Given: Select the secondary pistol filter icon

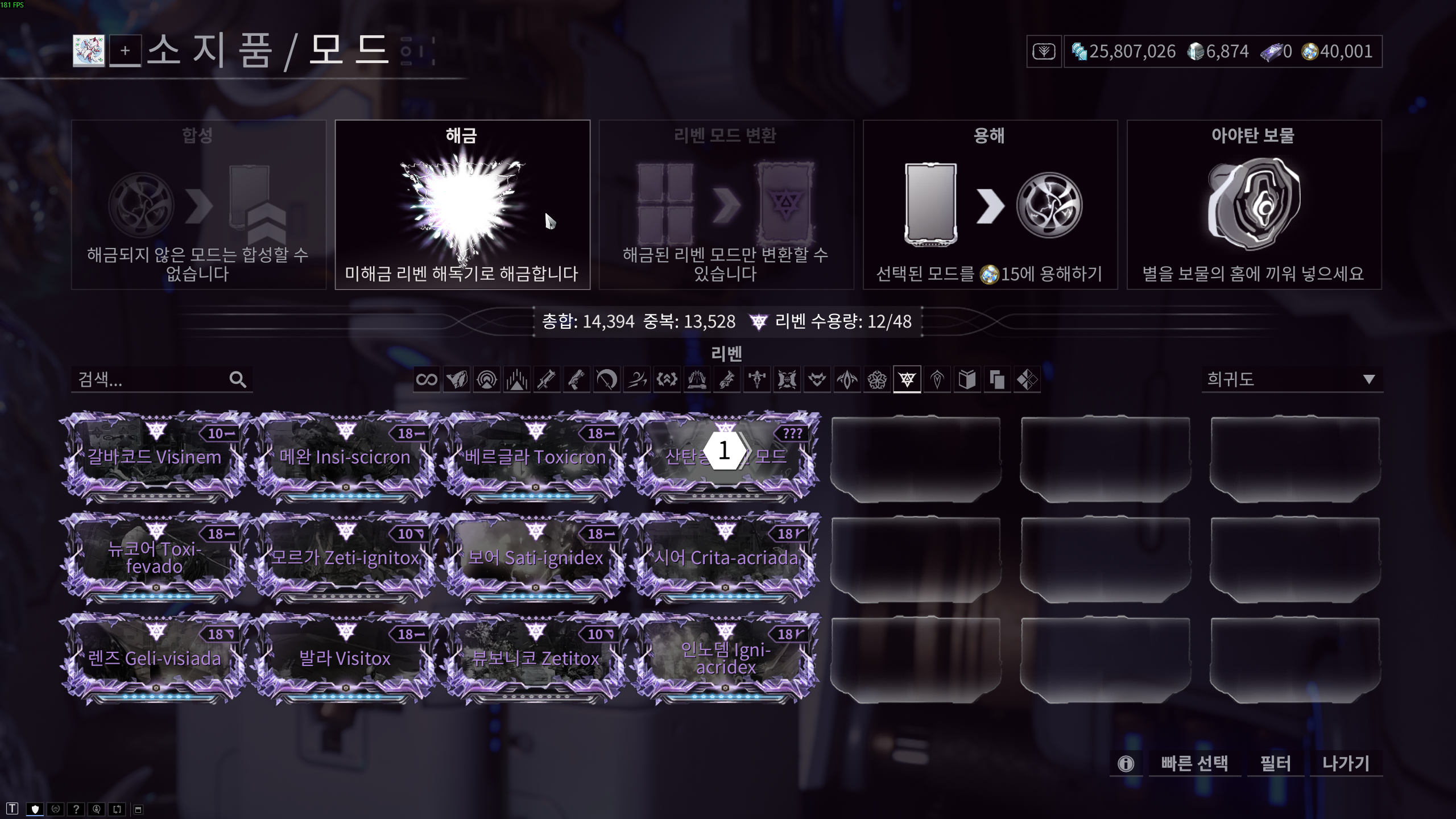Looking at the screenshot, I should click(578, 379).
